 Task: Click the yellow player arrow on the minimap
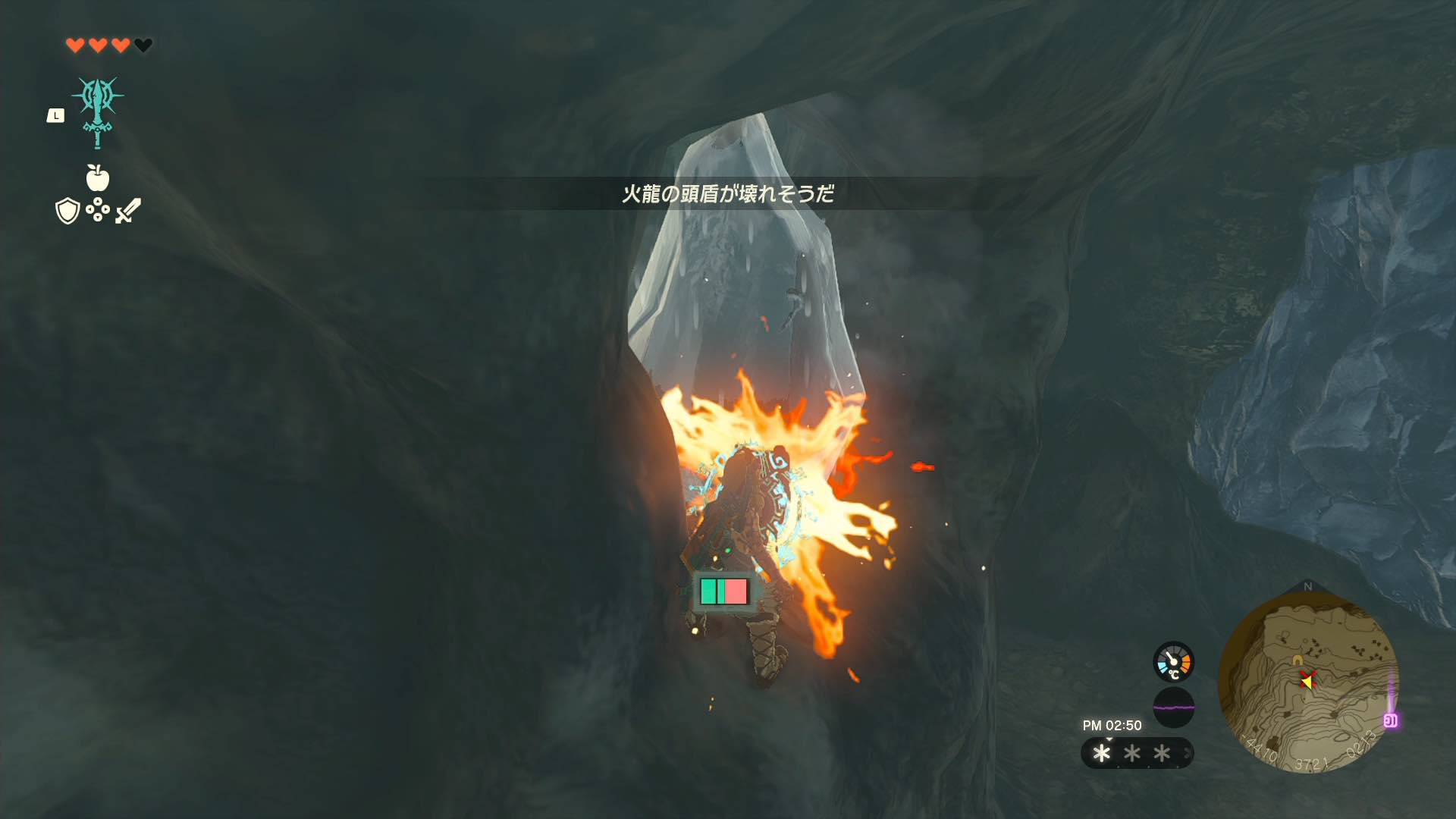1308,681
